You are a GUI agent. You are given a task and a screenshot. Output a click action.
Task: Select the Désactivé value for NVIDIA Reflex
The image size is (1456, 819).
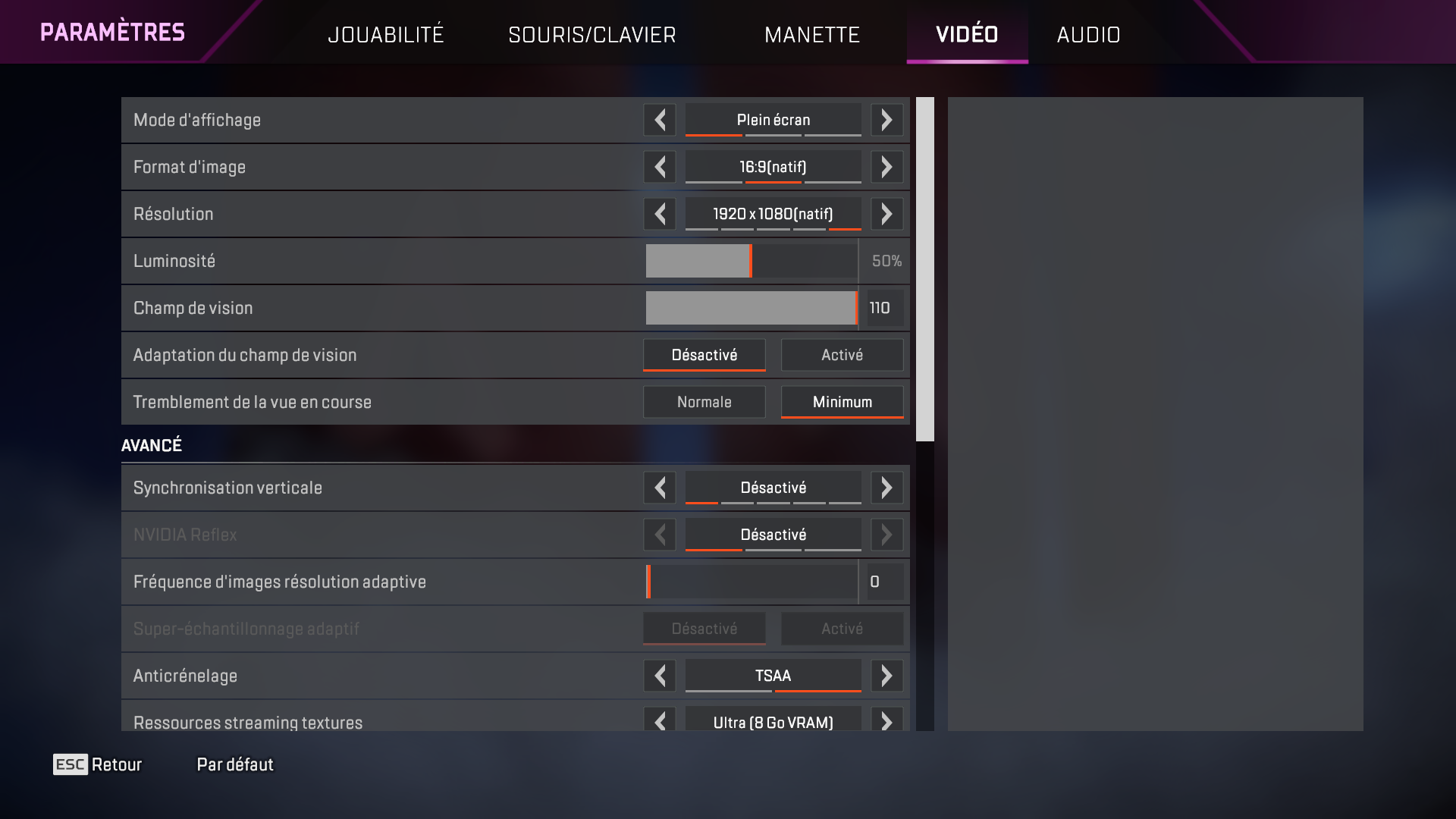773,535
